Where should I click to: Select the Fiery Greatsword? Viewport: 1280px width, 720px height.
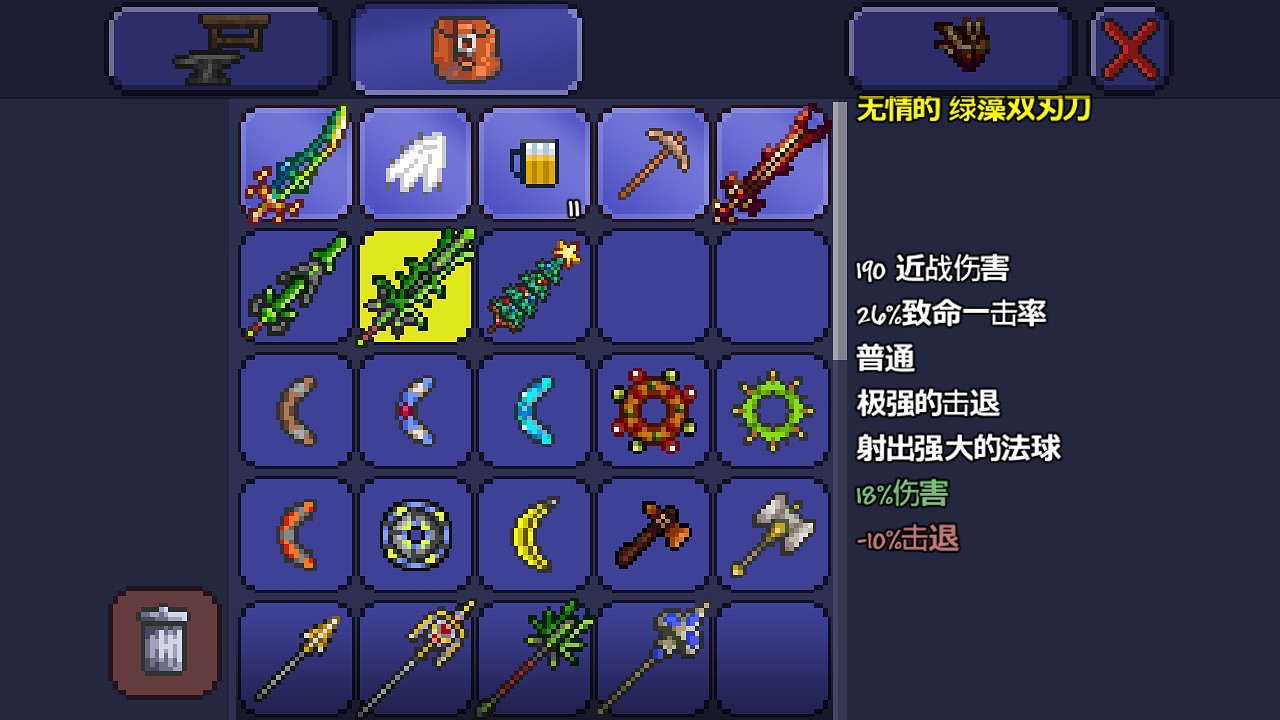click(x=772, y=163)
